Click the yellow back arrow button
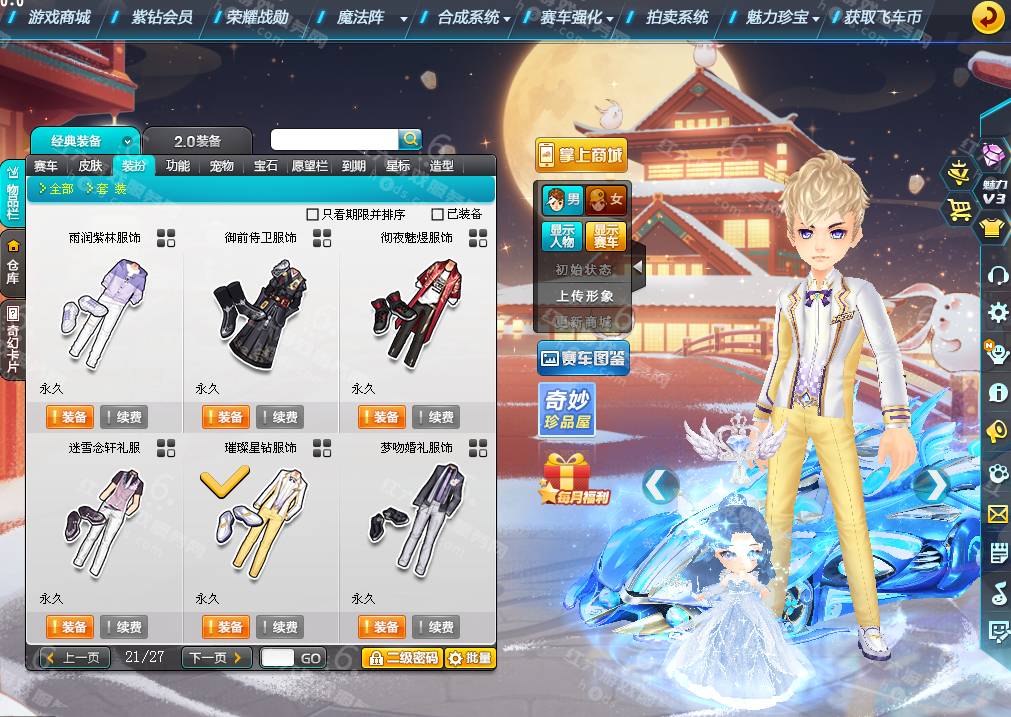Image resolution: width=1011 pixels, height=717 pixels. click(x=988, y=17)
